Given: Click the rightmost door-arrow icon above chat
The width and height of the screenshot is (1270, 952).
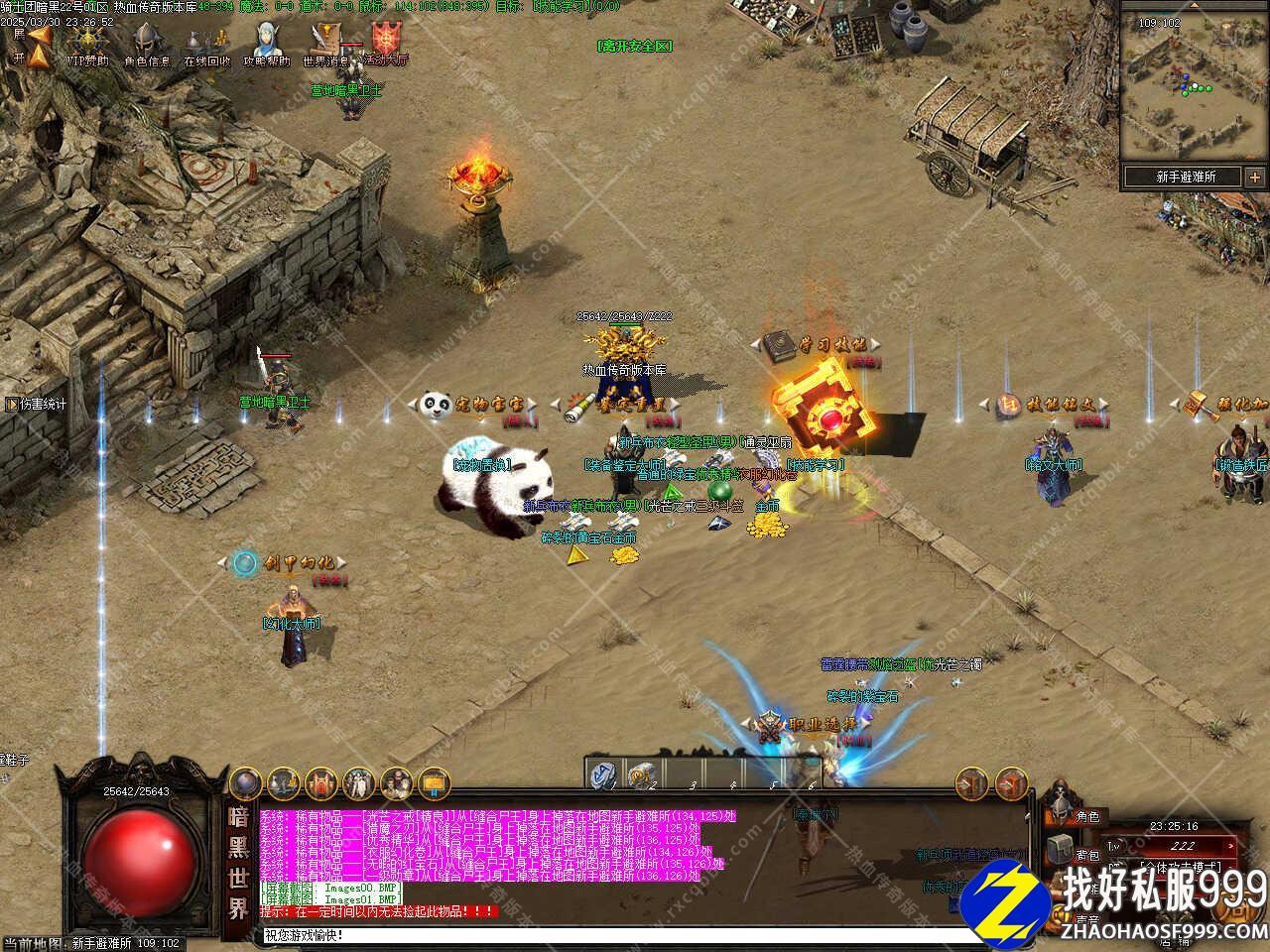Looking at the screenshot, I should [1011, 783].
